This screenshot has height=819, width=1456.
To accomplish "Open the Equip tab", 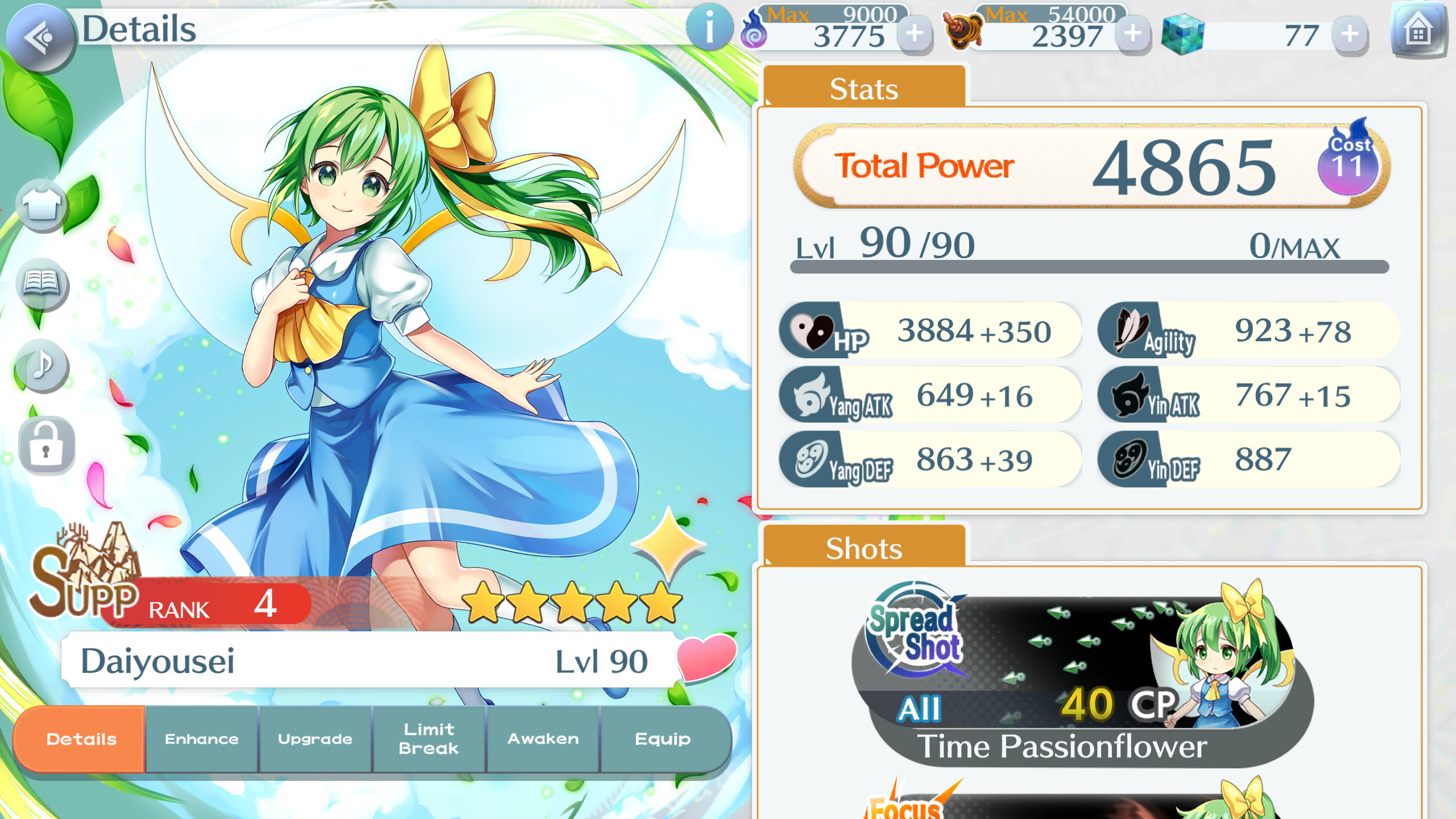I will point(663,739).
